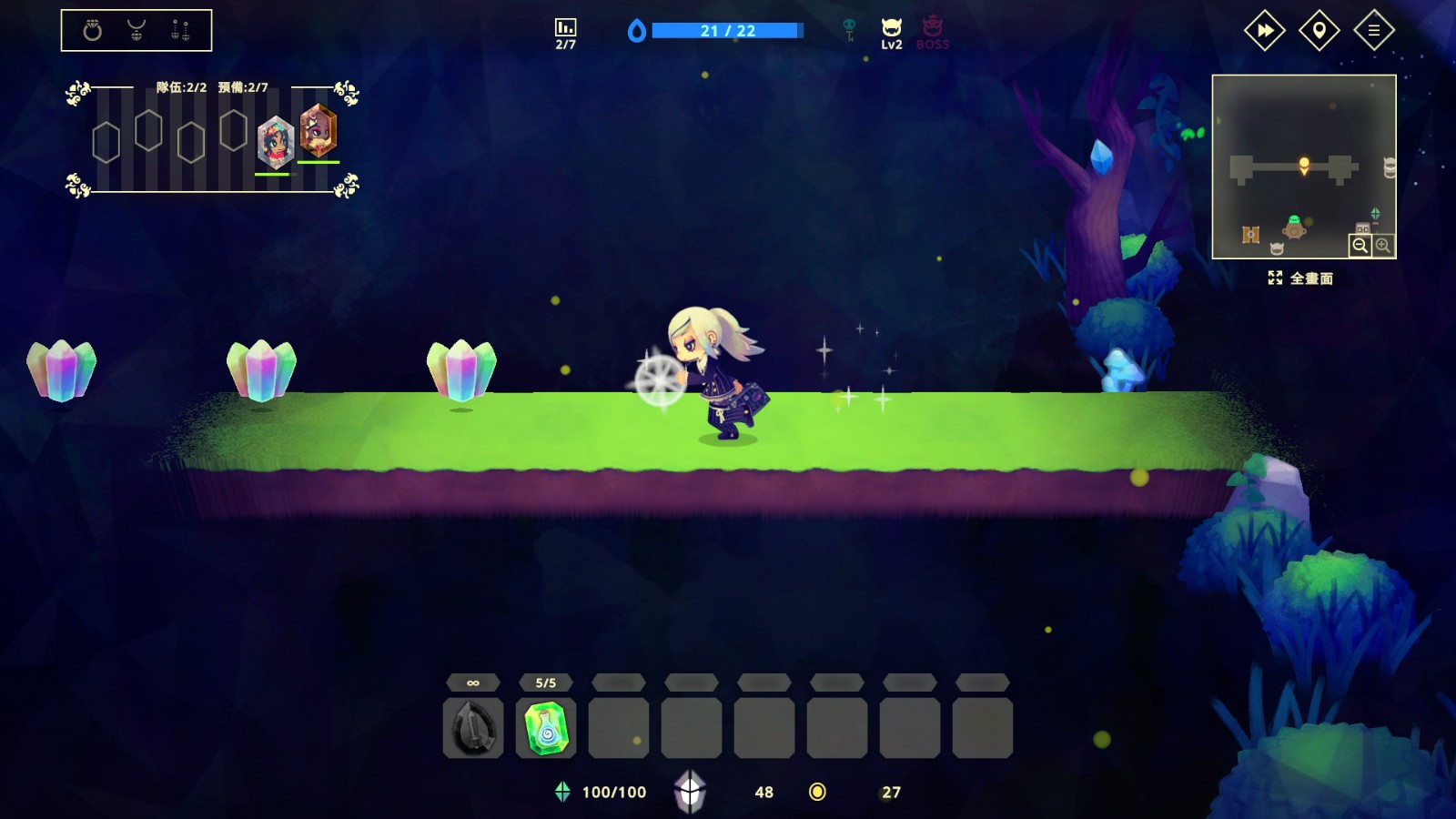The width and height of the screenshot is (1456, 819).
Task: Select the necklace accessory slot
Action: point(136,31)
